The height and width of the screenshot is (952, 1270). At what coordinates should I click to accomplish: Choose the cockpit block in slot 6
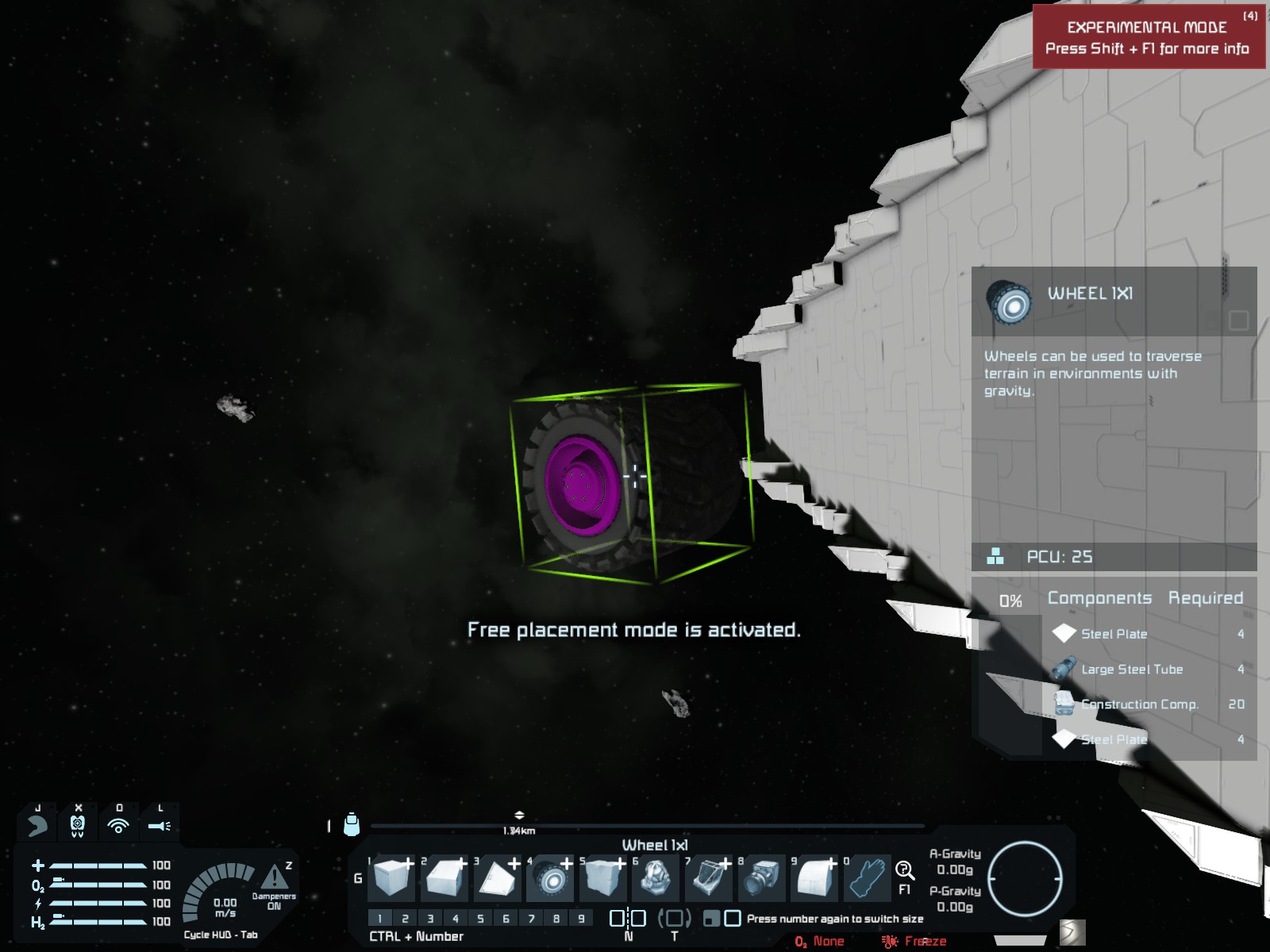click(656, 878)
